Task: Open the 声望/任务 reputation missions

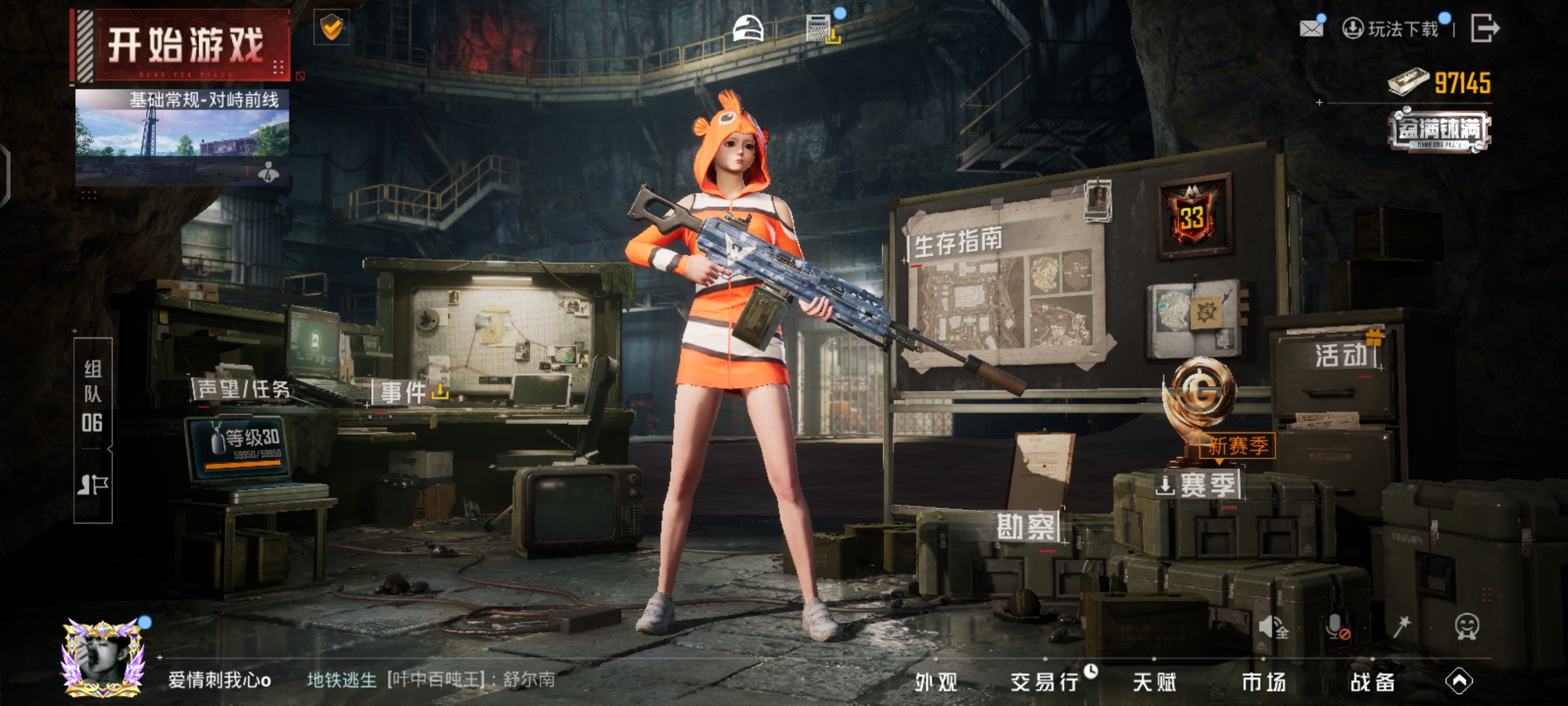Action: click(x=243, y=390)
